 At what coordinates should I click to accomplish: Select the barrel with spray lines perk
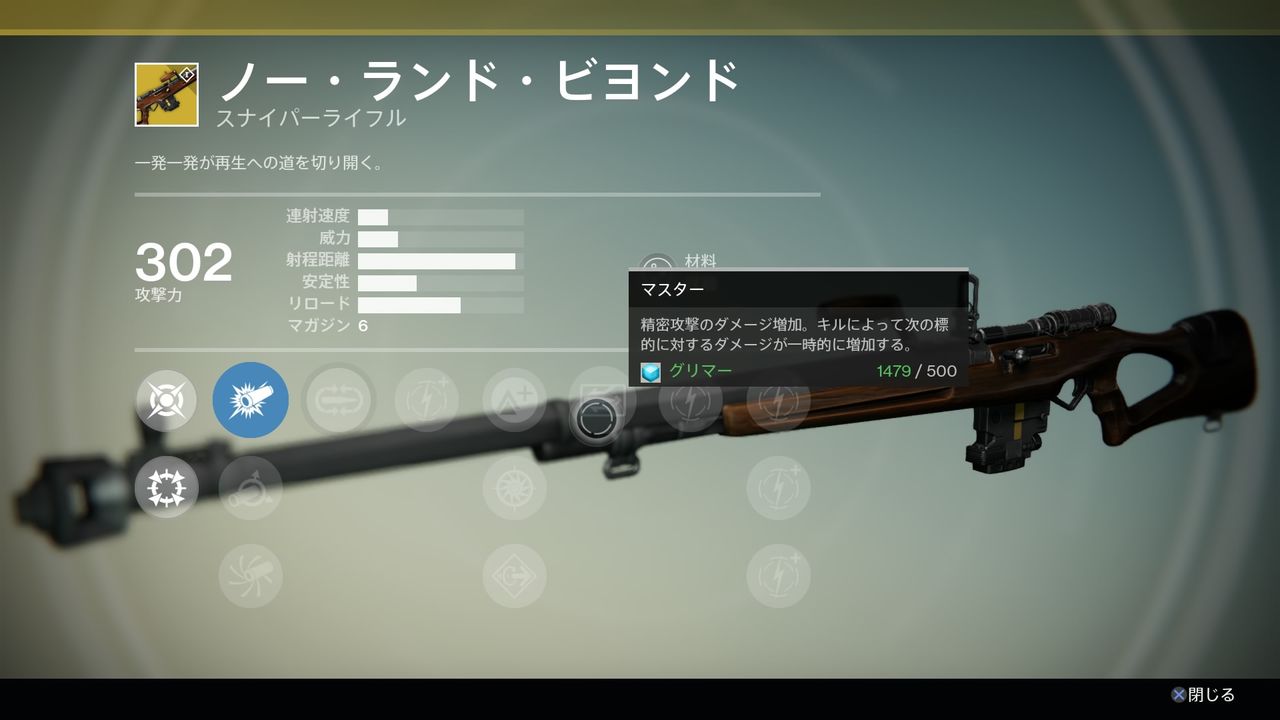(251, 576)
